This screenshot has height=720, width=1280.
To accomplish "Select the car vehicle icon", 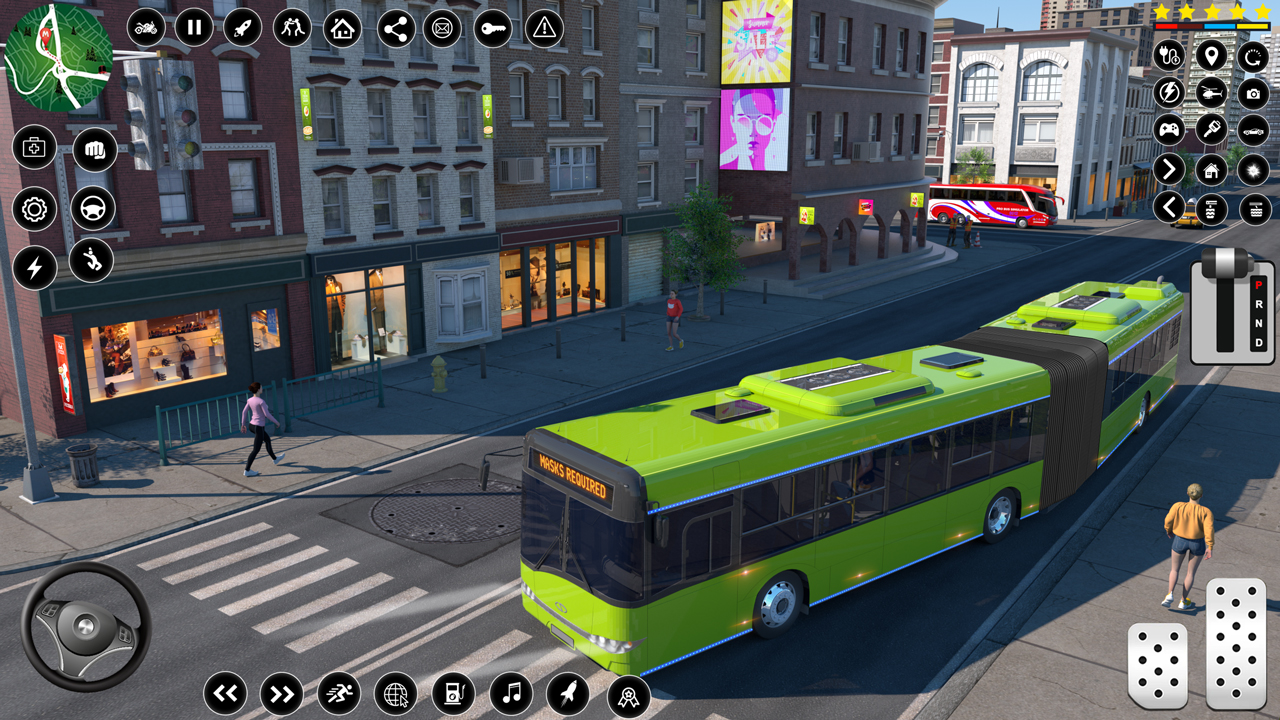I will click(x=1252, y=129).
